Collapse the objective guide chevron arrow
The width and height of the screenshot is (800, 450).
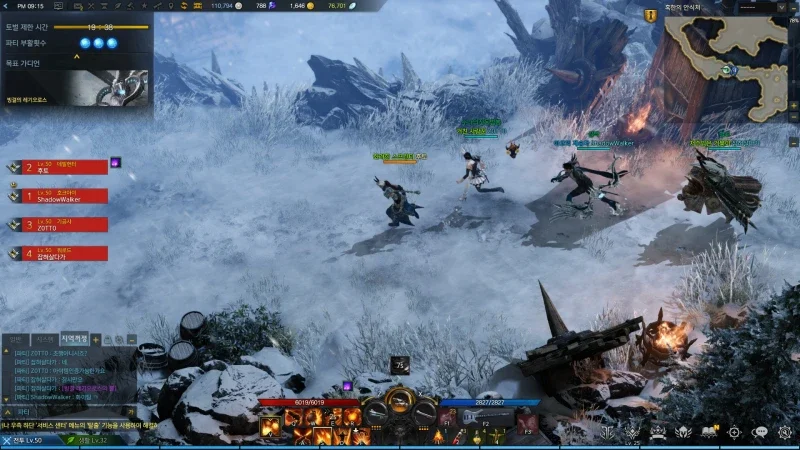(x=76, y=57)
